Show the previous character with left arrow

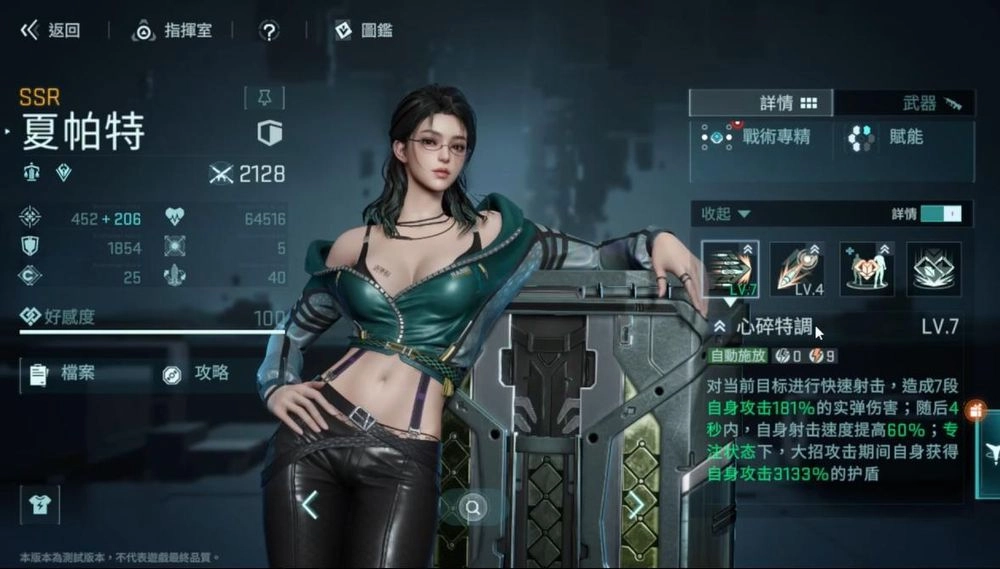pos(310,505)
